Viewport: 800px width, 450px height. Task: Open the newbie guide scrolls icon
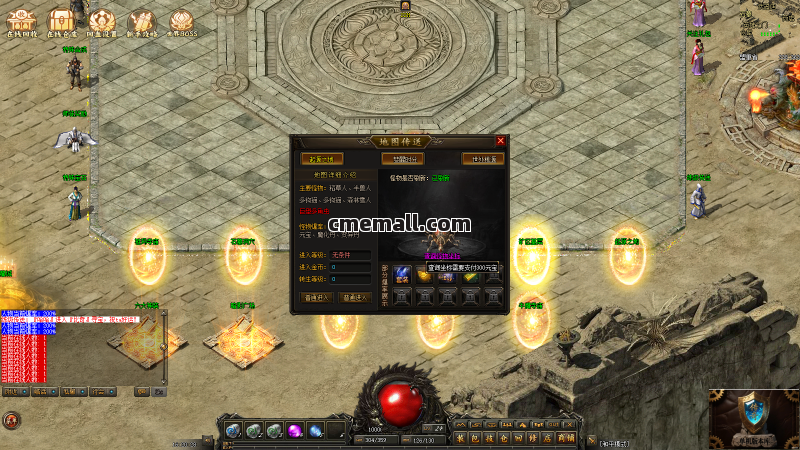click(x=141, y=21)
